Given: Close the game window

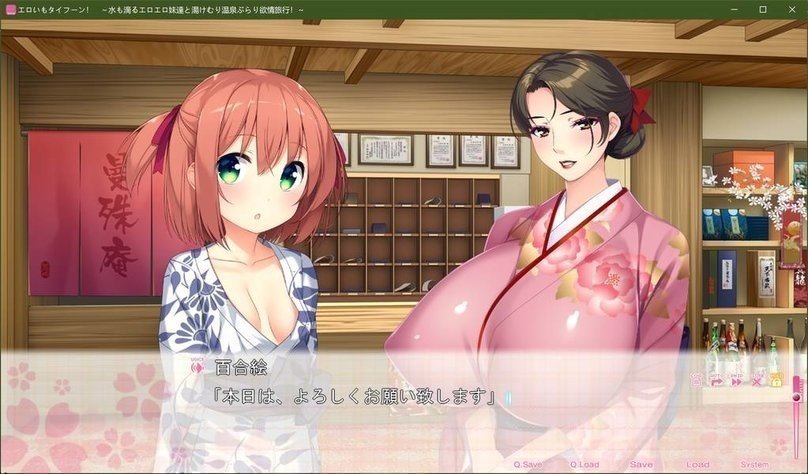Looking at the screenshot, I should pyautogui.click(x=790, y=9).
